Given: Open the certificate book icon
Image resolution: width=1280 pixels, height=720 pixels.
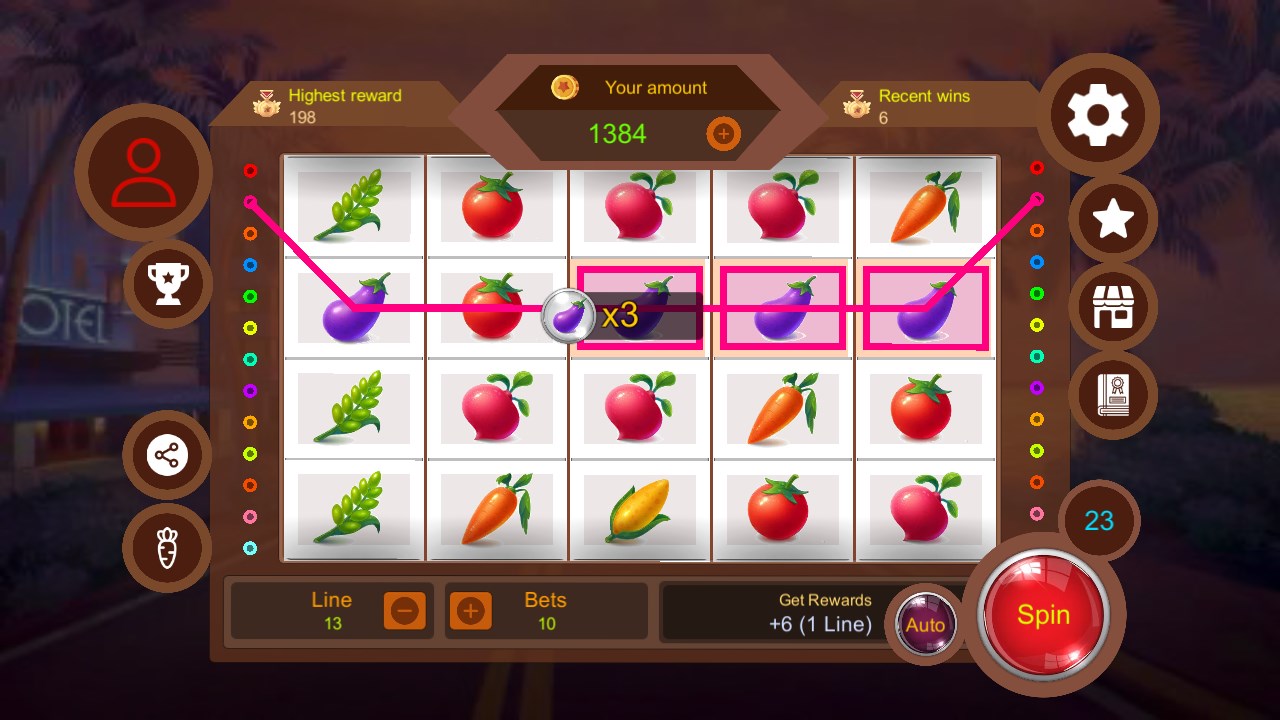Looking at the screenshot, I should (1113, 394).
